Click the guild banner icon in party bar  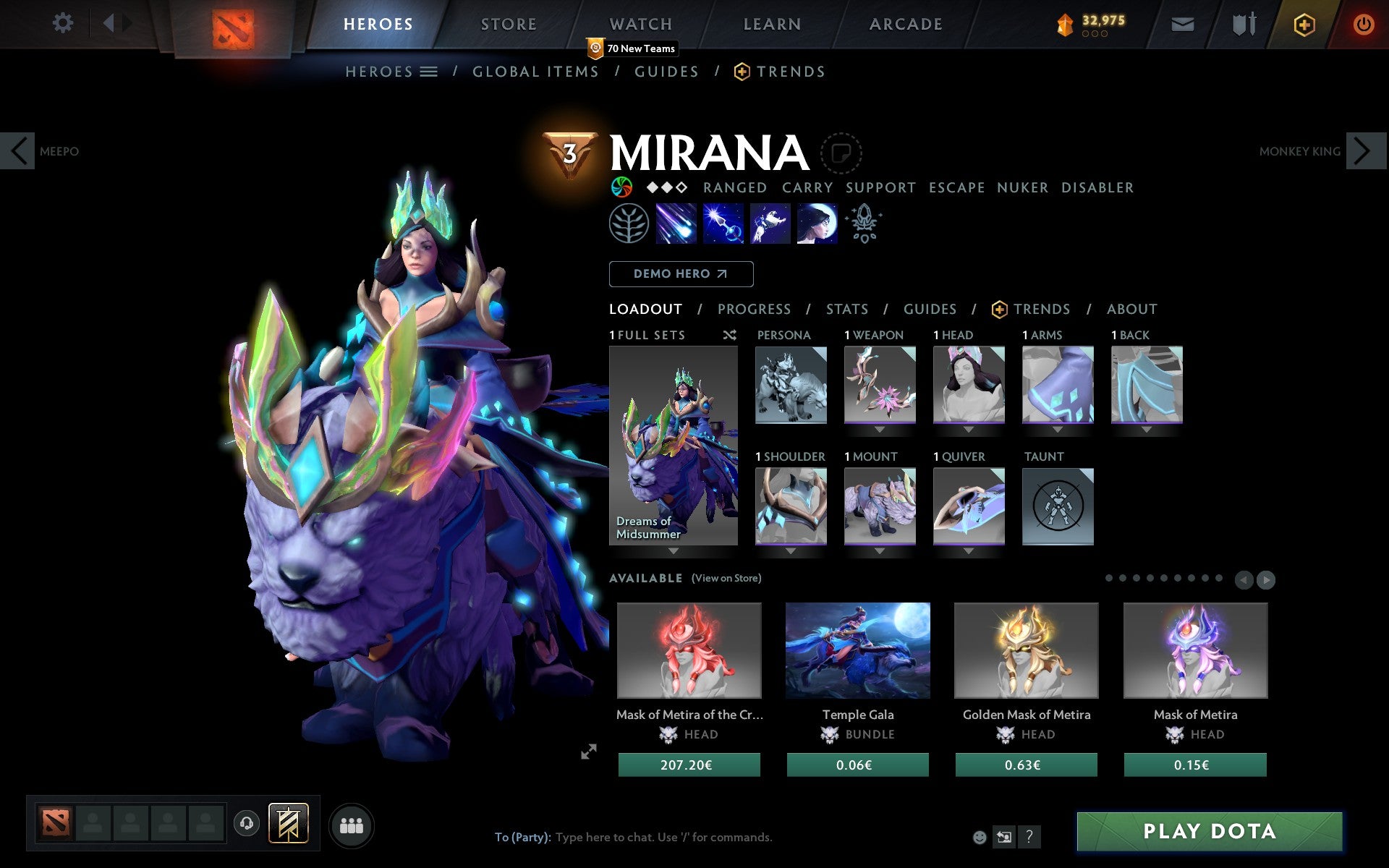pos(288,822)
